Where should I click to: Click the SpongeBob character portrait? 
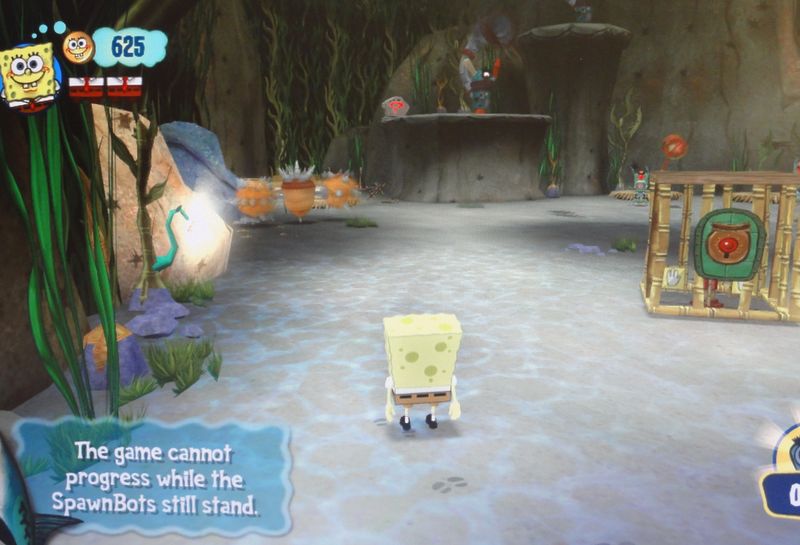coord(28,72)
